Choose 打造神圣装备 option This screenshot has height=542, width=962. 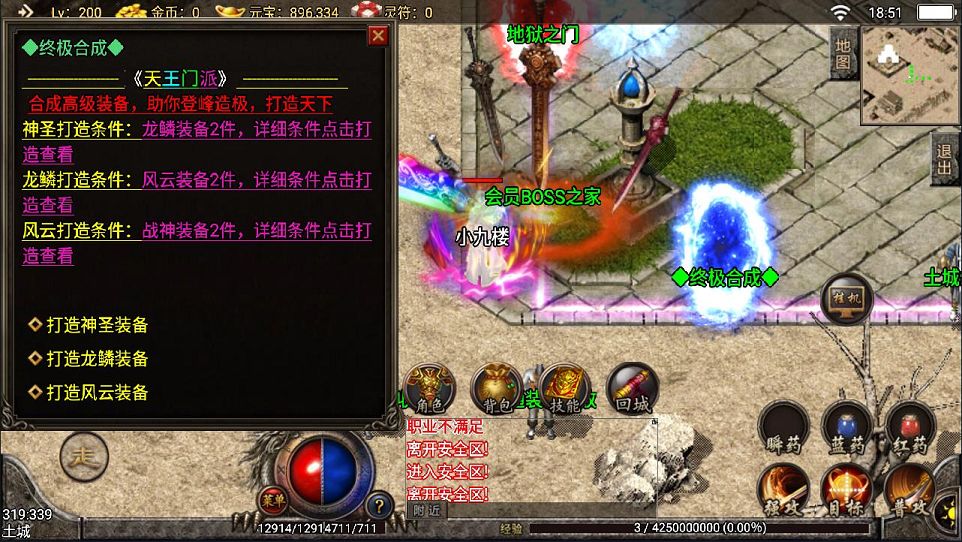(96, 325)
